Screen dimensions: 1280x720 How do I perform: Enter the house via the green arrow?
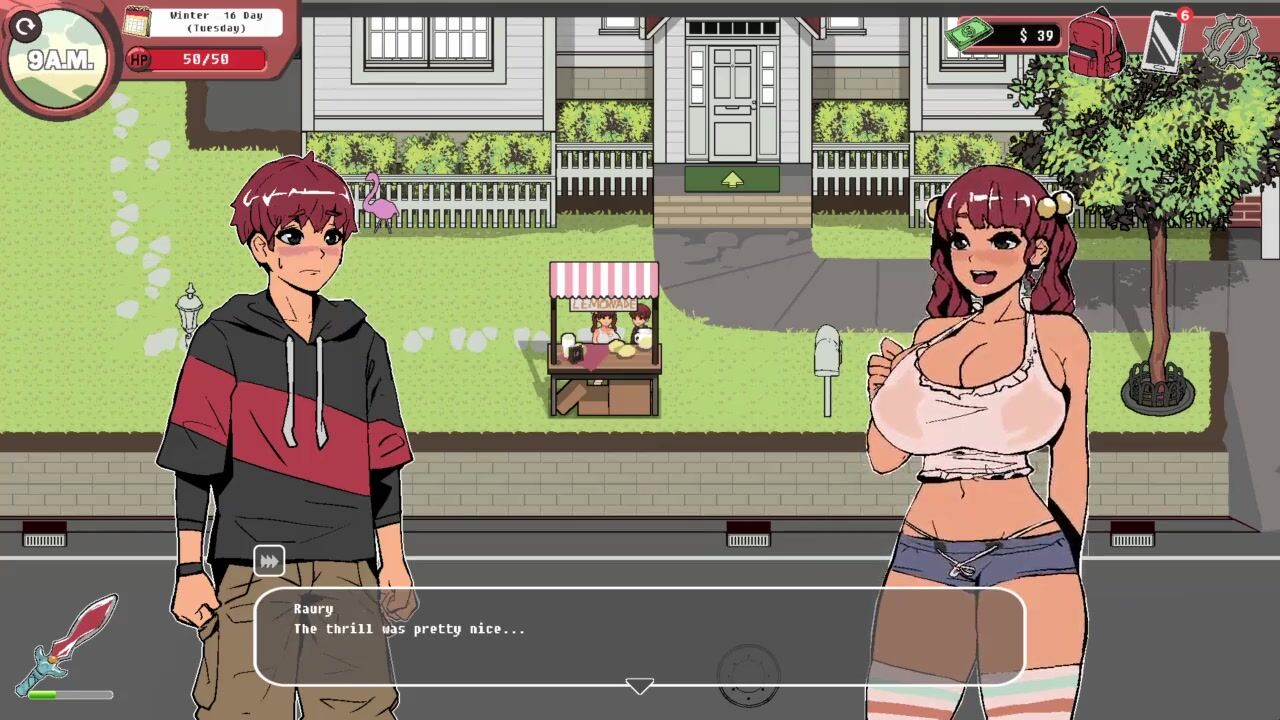point(732,179)
